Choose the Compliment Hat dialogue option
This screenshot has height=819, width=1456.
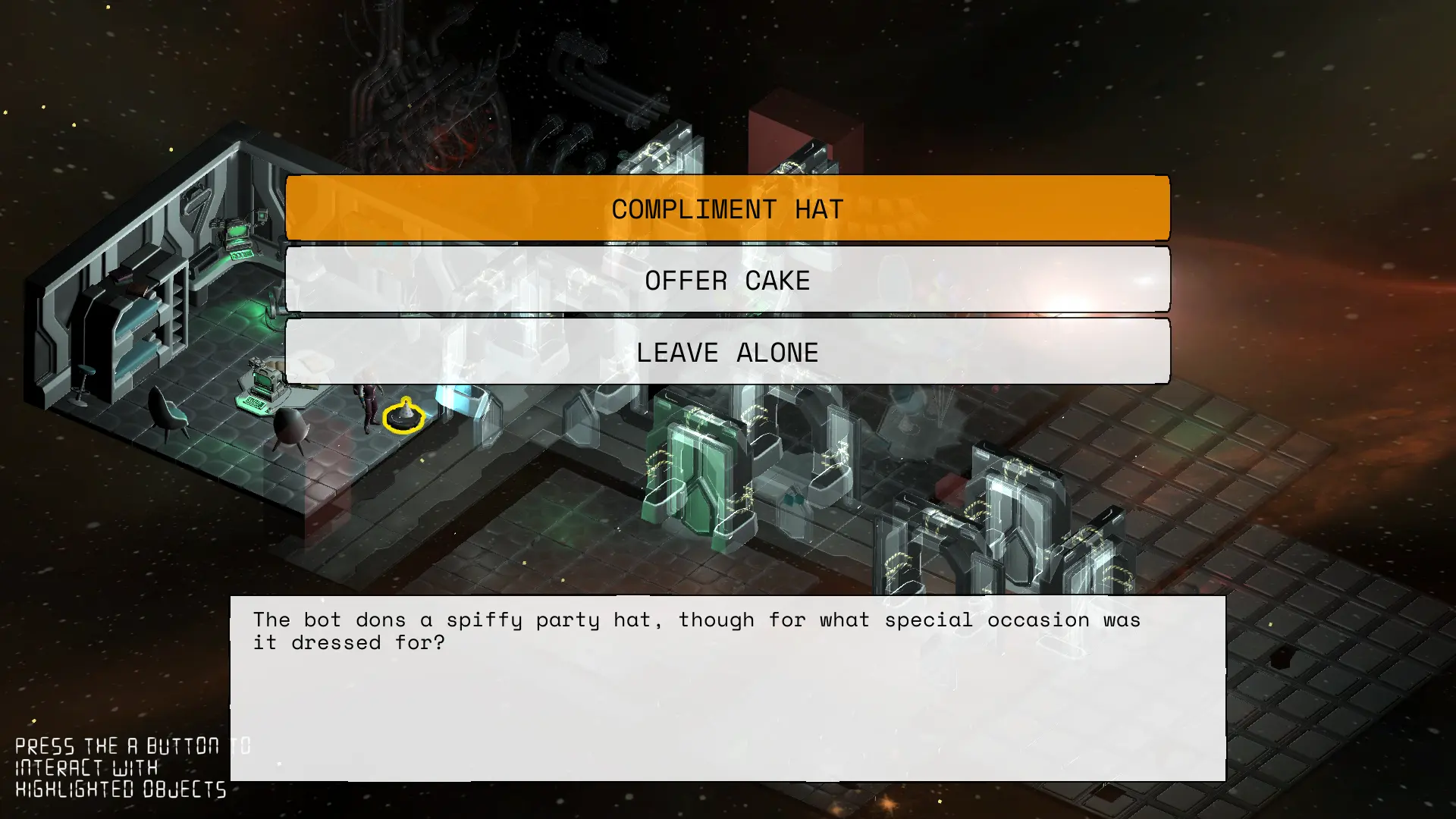[x=727, y=209]
